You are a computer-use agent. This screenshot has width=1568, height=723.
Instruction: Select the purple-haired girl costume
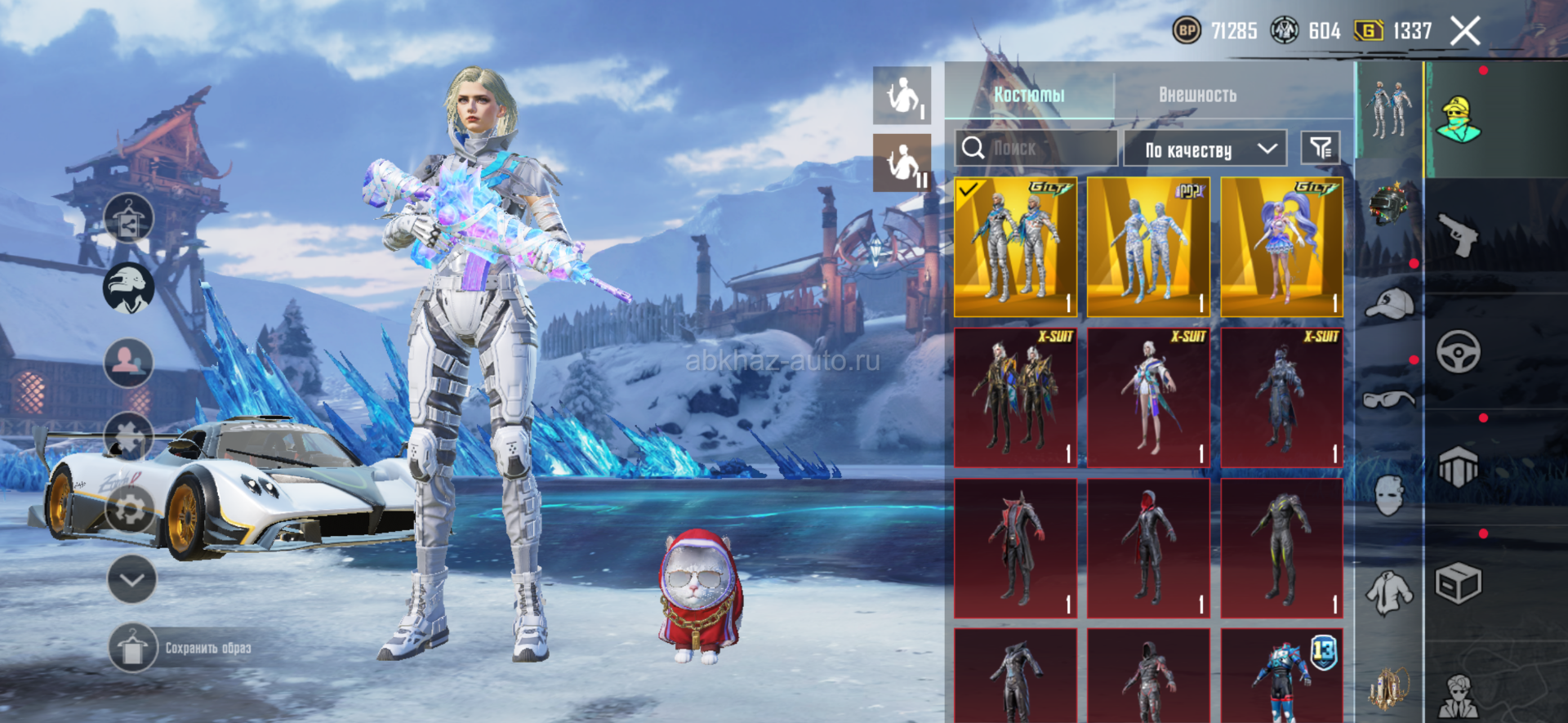pos(1281,248)
